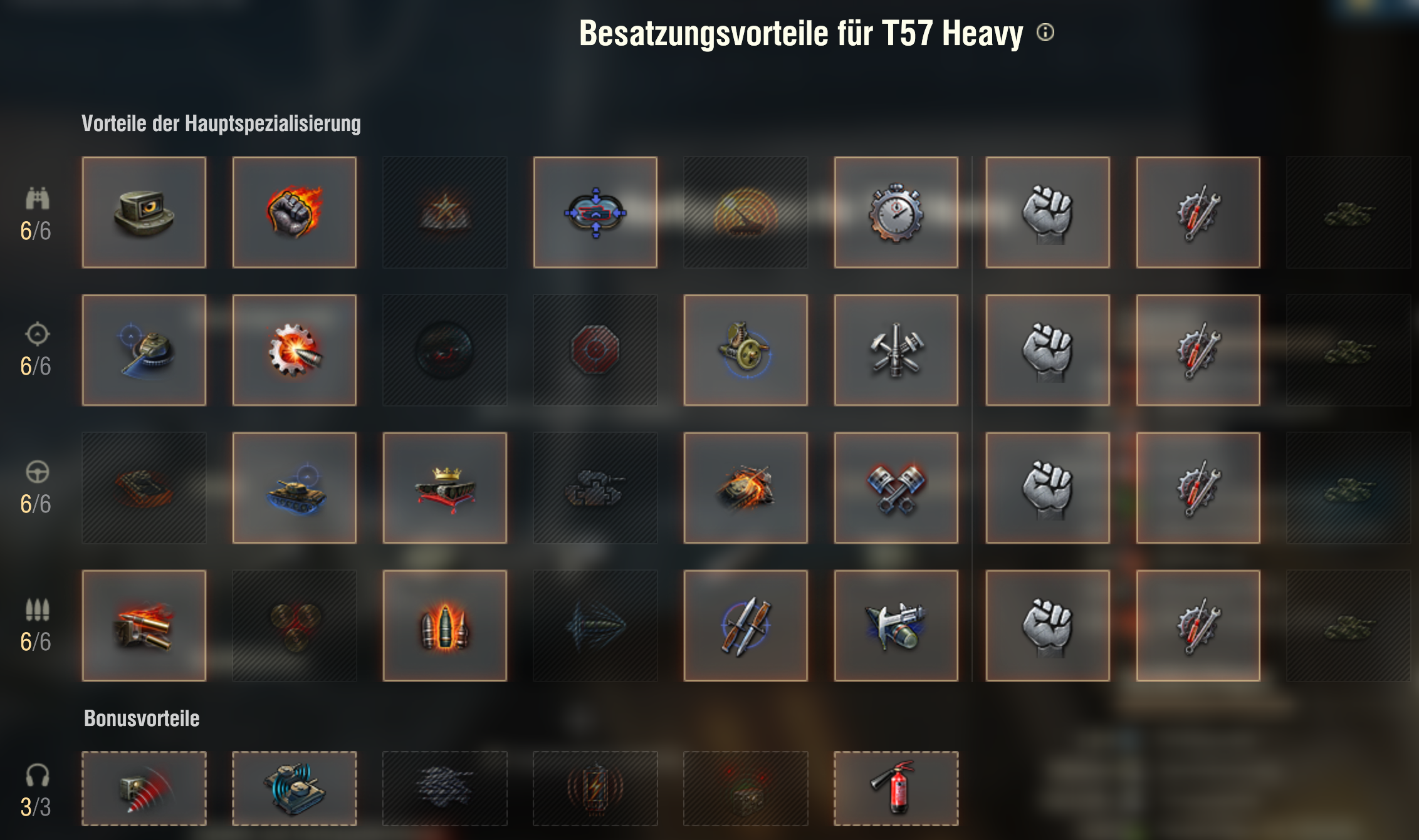This screenshot has width=1419, height=840.
Task: Select the stopwatch gear perk
Action: point(896,212)
